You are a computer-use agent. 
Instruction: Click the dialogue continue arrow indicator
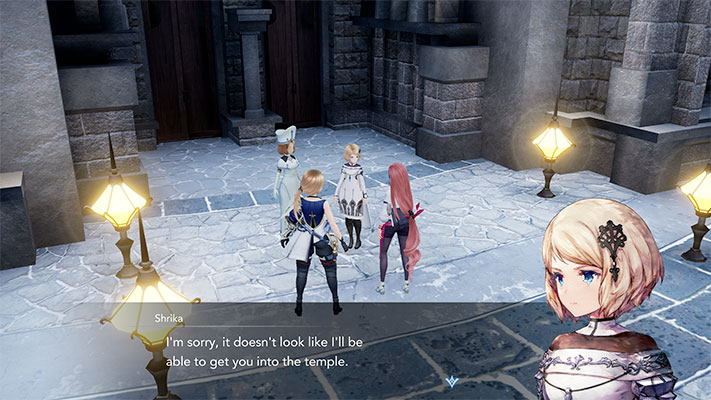tap(453, 381)
